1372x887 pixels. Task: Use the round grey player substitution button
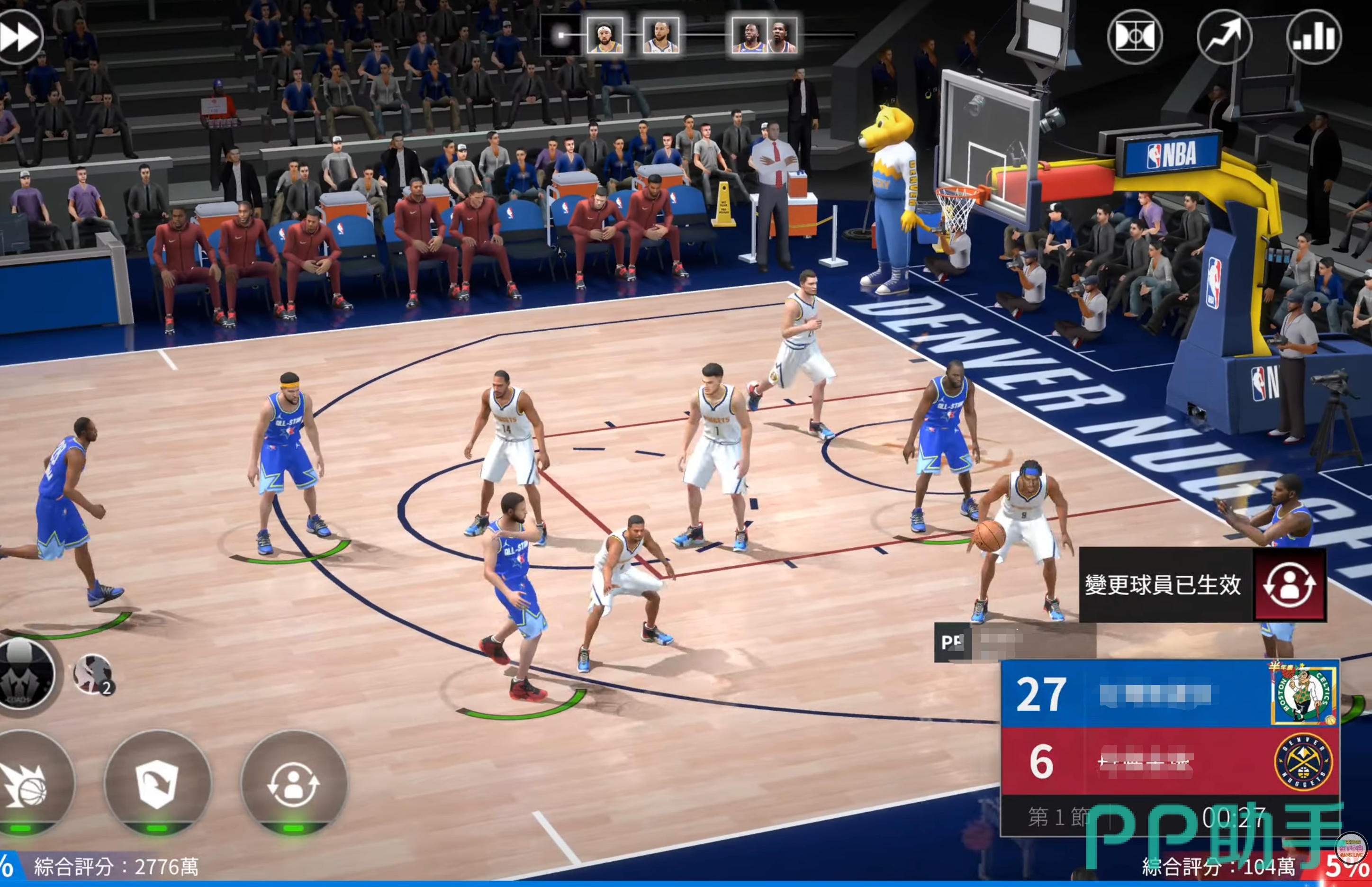click(294, 783)
